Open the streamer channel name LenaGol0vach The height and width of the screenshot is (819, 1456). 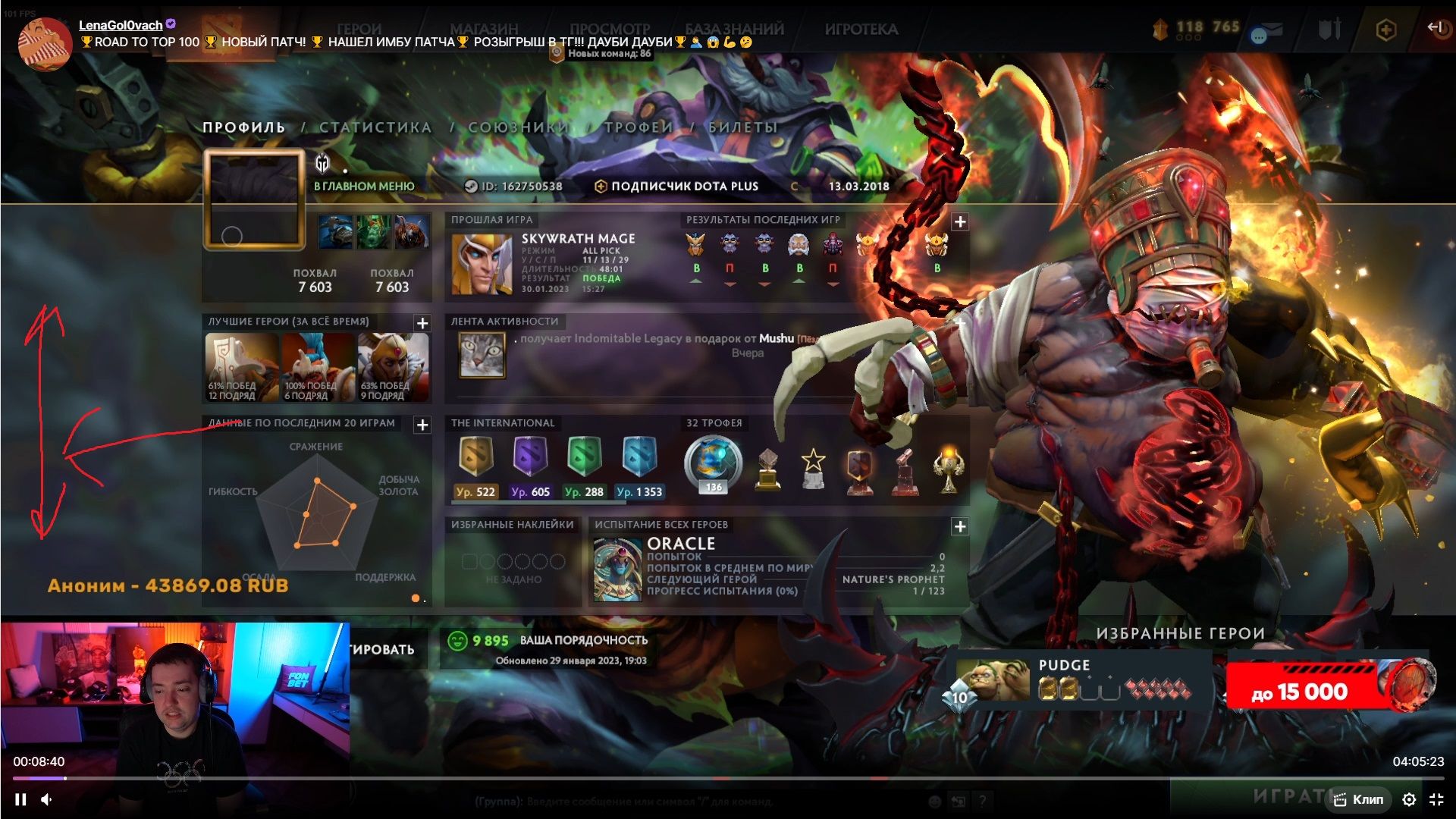point(121,25)
